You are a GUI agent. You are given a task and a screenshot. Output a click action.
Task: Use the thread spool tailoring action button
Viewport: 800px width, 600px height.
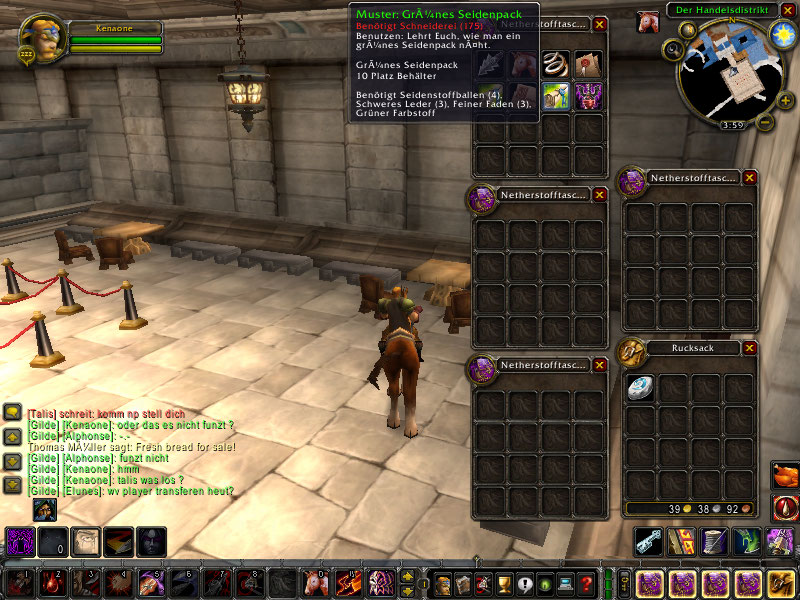click(x=716, y=541)
